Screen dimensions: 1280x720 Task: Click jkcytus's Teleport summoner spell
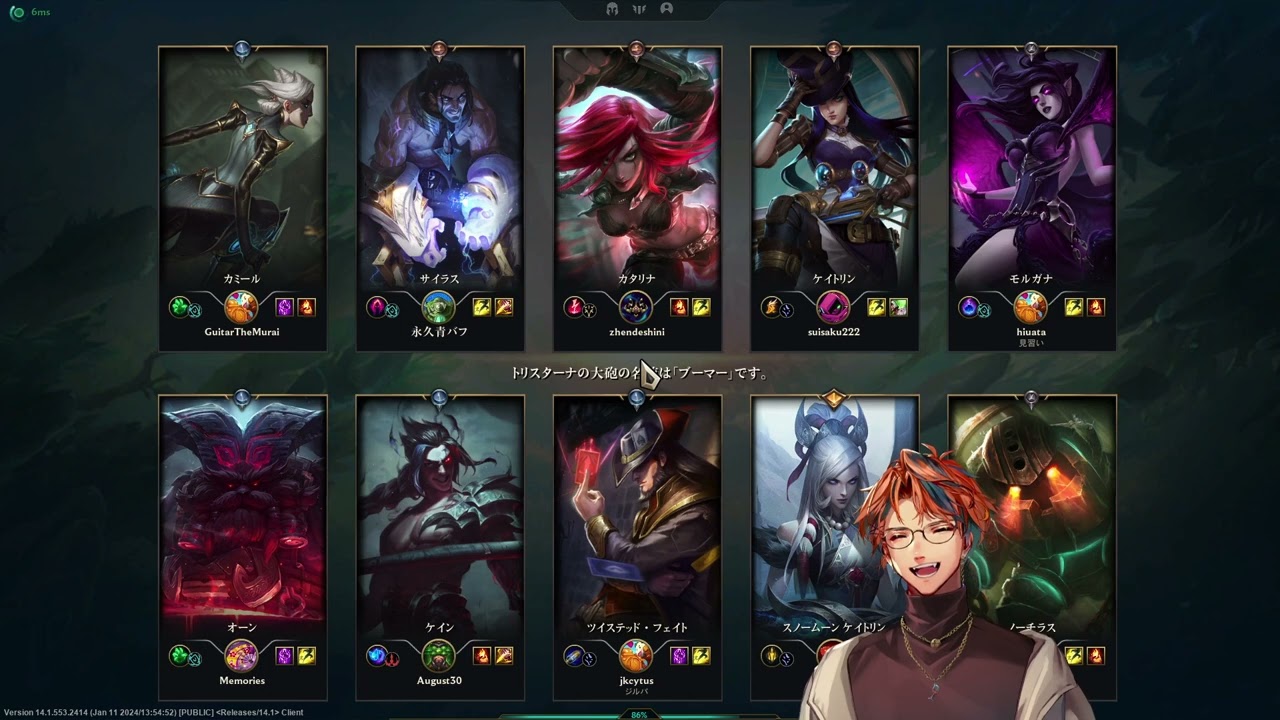679,656
